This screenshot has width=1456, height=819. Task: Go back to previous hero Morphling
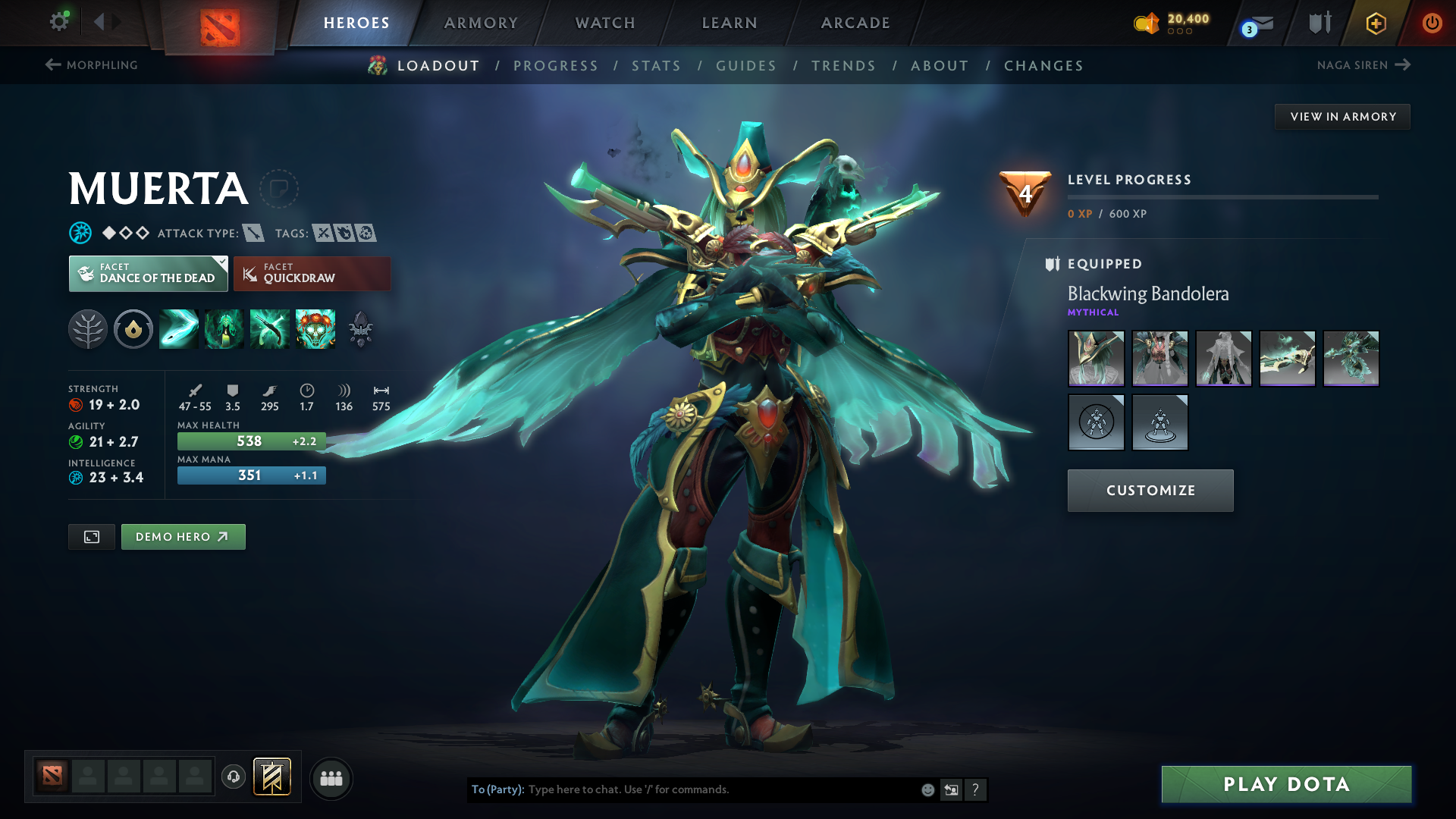92,65
